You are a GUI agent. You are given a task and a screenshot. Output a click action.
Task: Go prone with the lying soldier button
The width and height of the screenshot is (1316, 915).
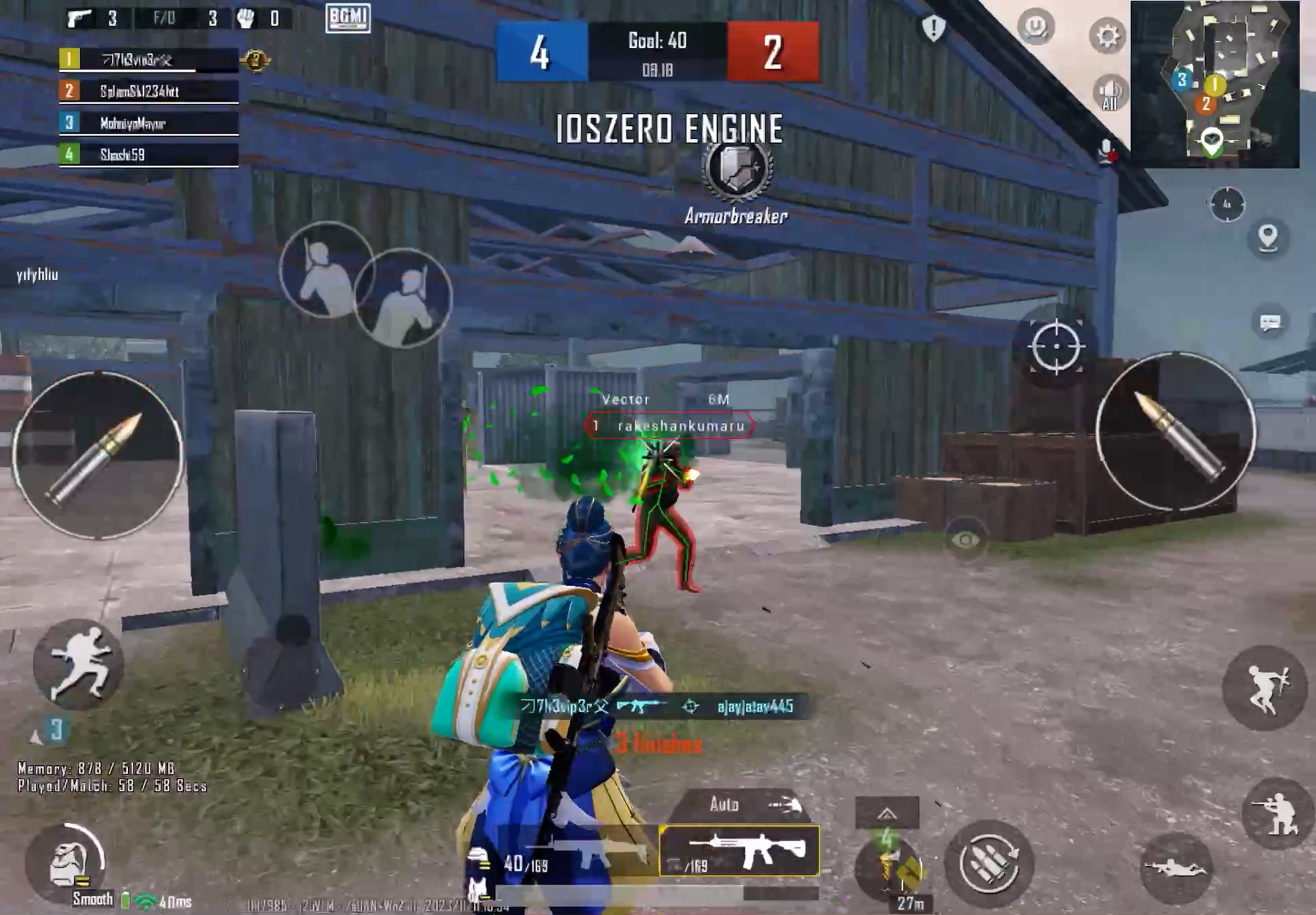[1175, 867]
